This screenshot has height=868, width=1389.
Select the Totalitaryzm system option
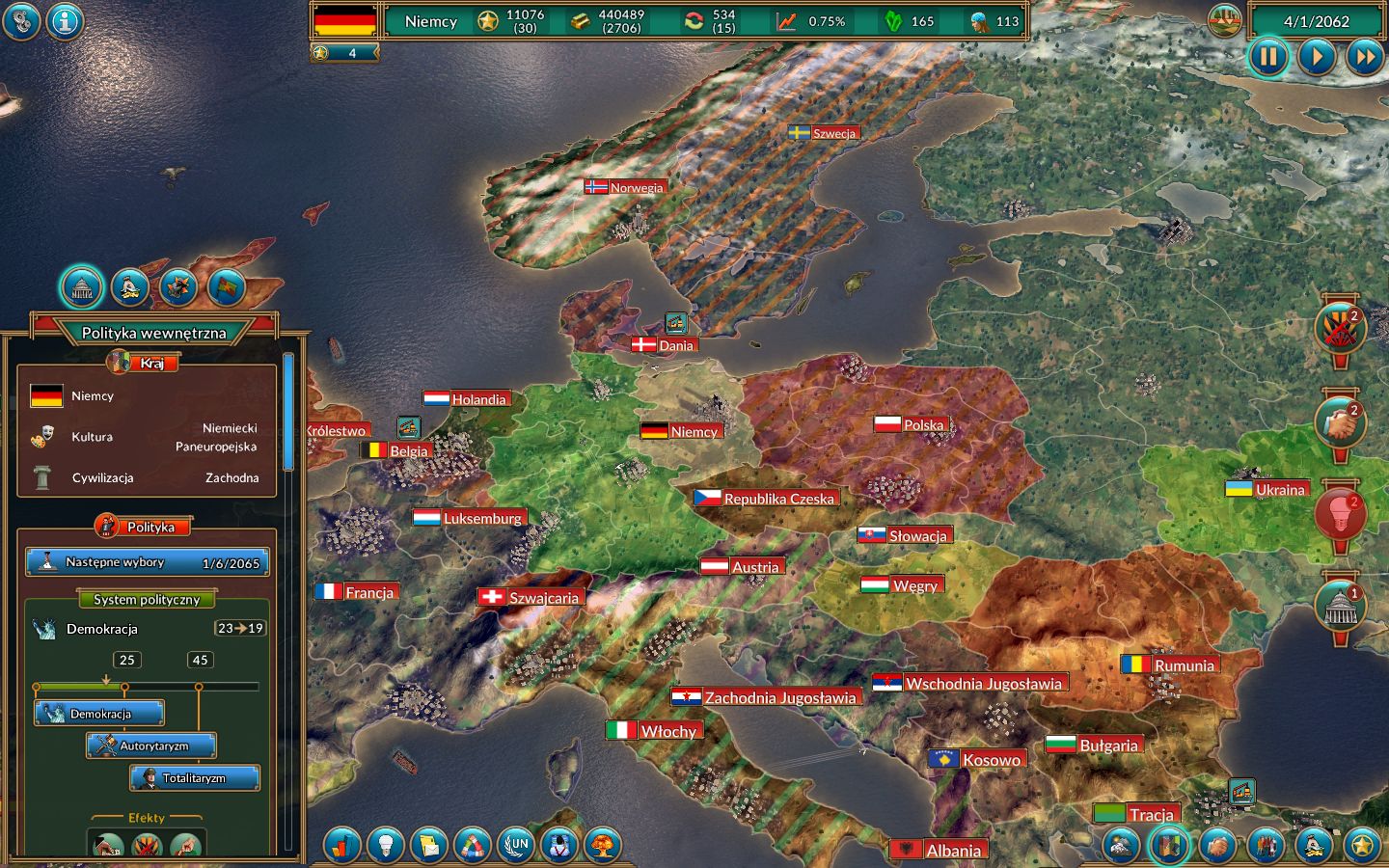(x=194, y=777)
